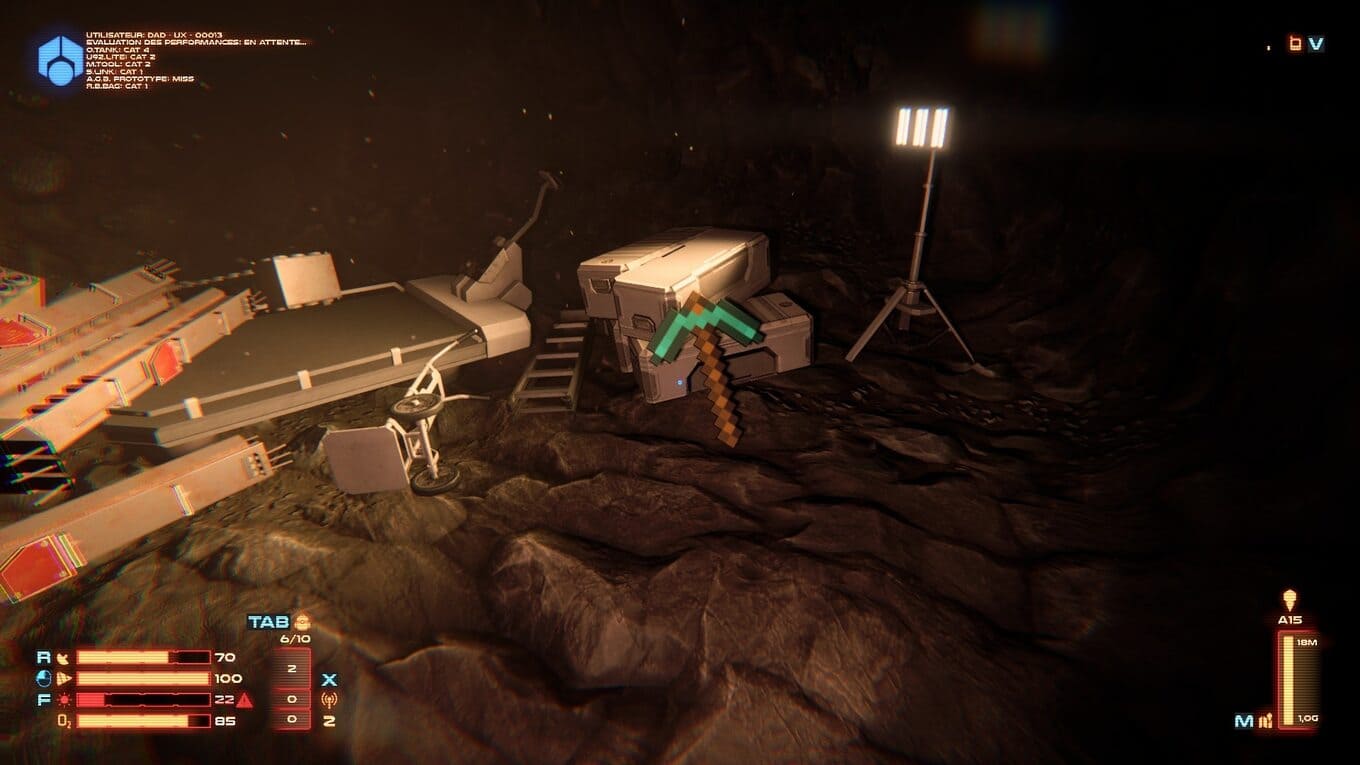1360x765 pixels.
Task: Open the backpack inventory icon
Action: click(x=301, y=621)
